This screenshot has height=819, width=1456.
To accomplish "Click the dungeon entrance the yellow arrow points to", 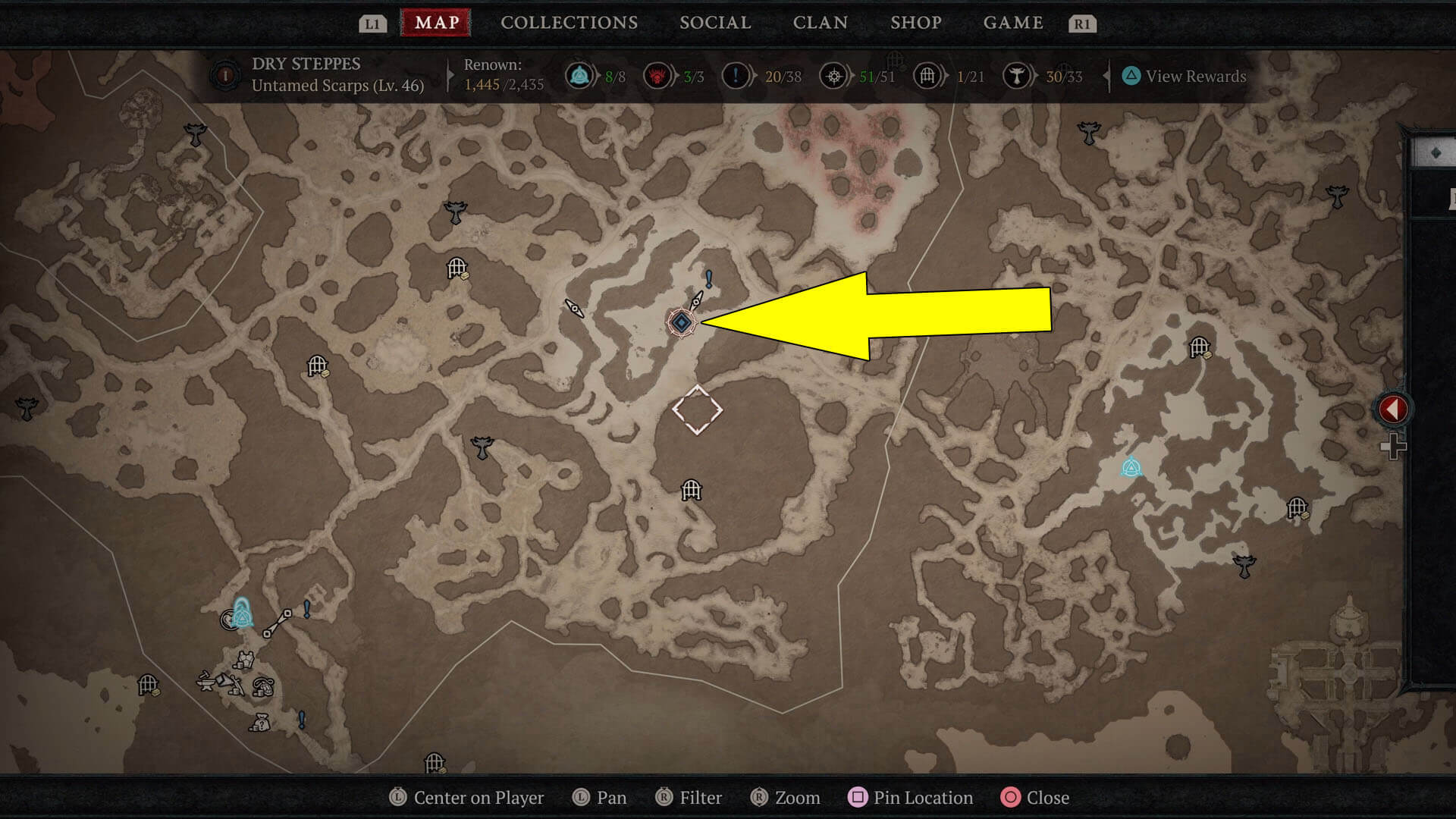I will pos(683,323).
